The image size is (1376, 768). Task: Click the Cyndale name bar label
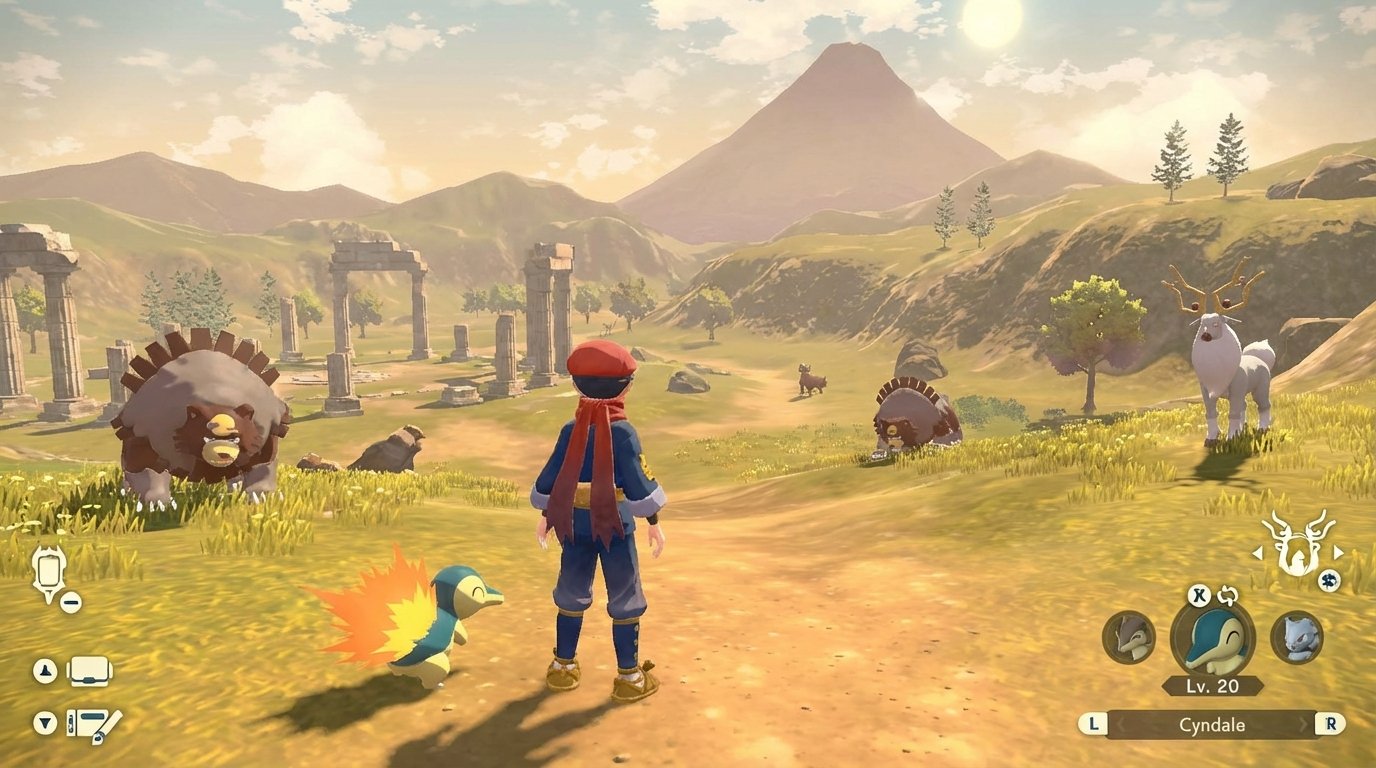[x=1213, y=724]
